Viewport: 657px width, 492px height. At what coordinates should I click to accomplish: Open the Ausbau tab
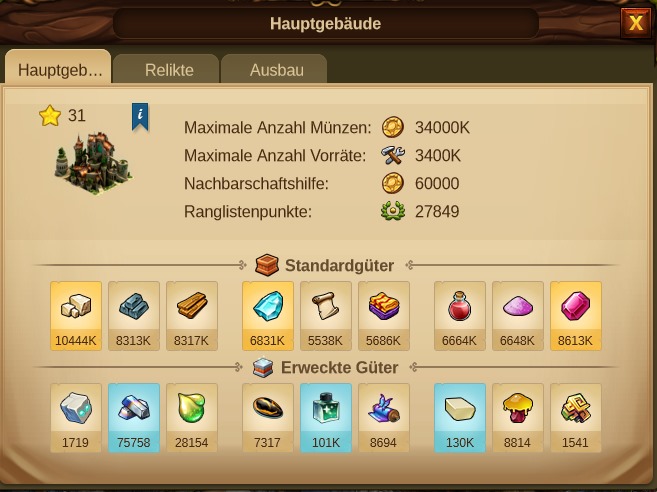276,70
